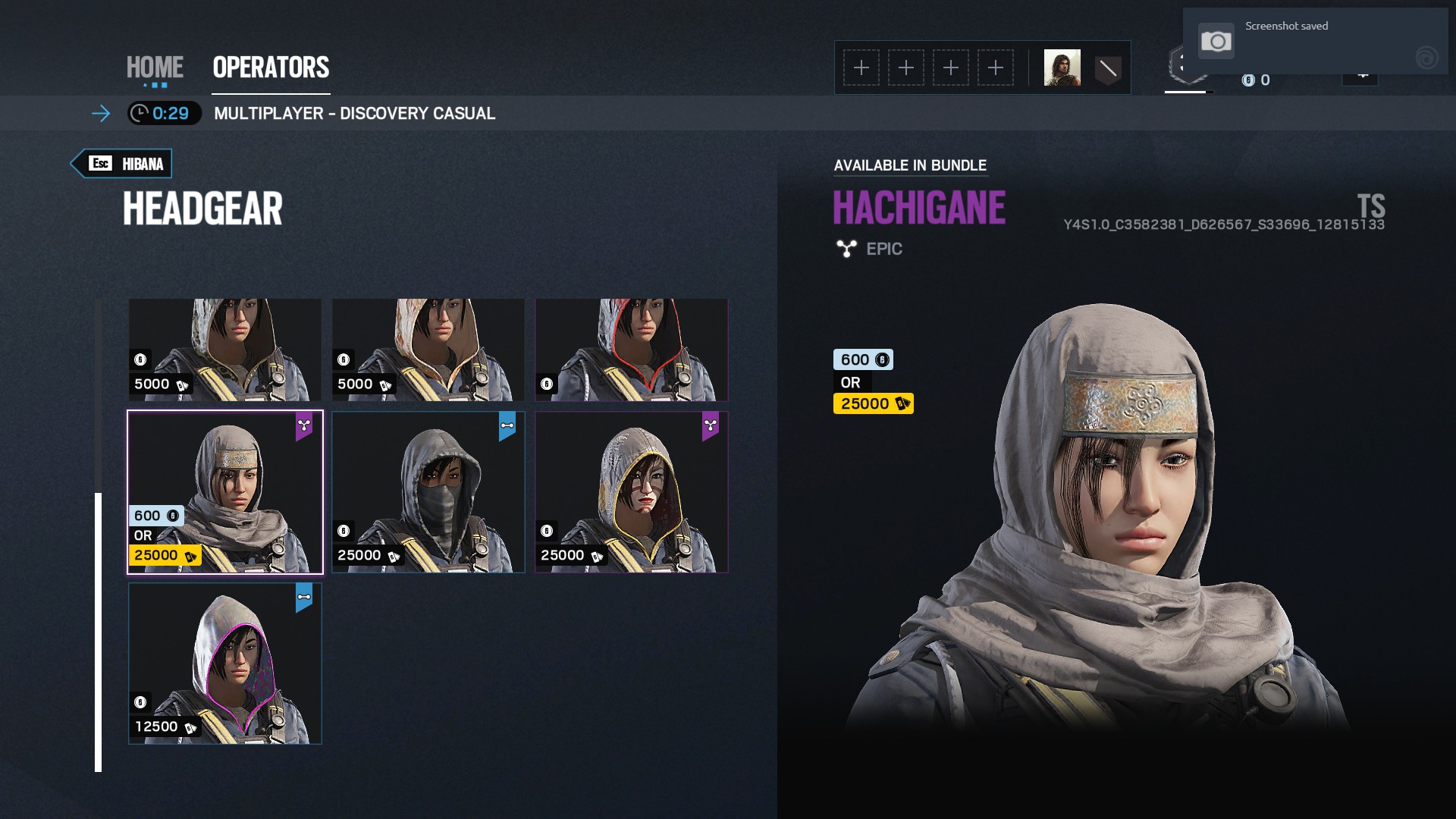The width and height of the screenshot is (1456, 819).
Task: Select the grey camo hood for 5000
Action: coord(225,350)
